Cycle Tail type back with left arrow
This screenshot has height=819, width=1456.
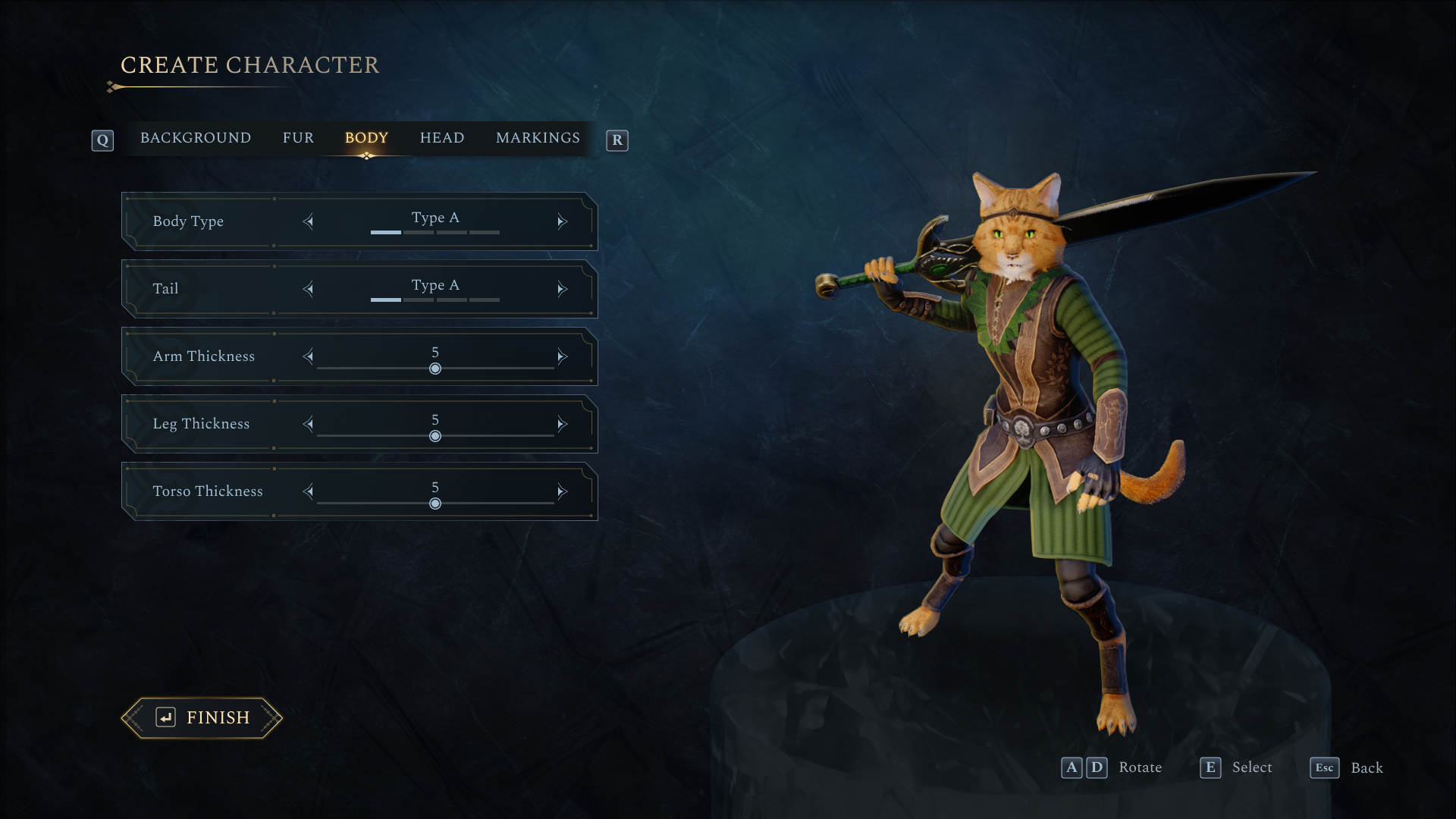coord(308,289)
